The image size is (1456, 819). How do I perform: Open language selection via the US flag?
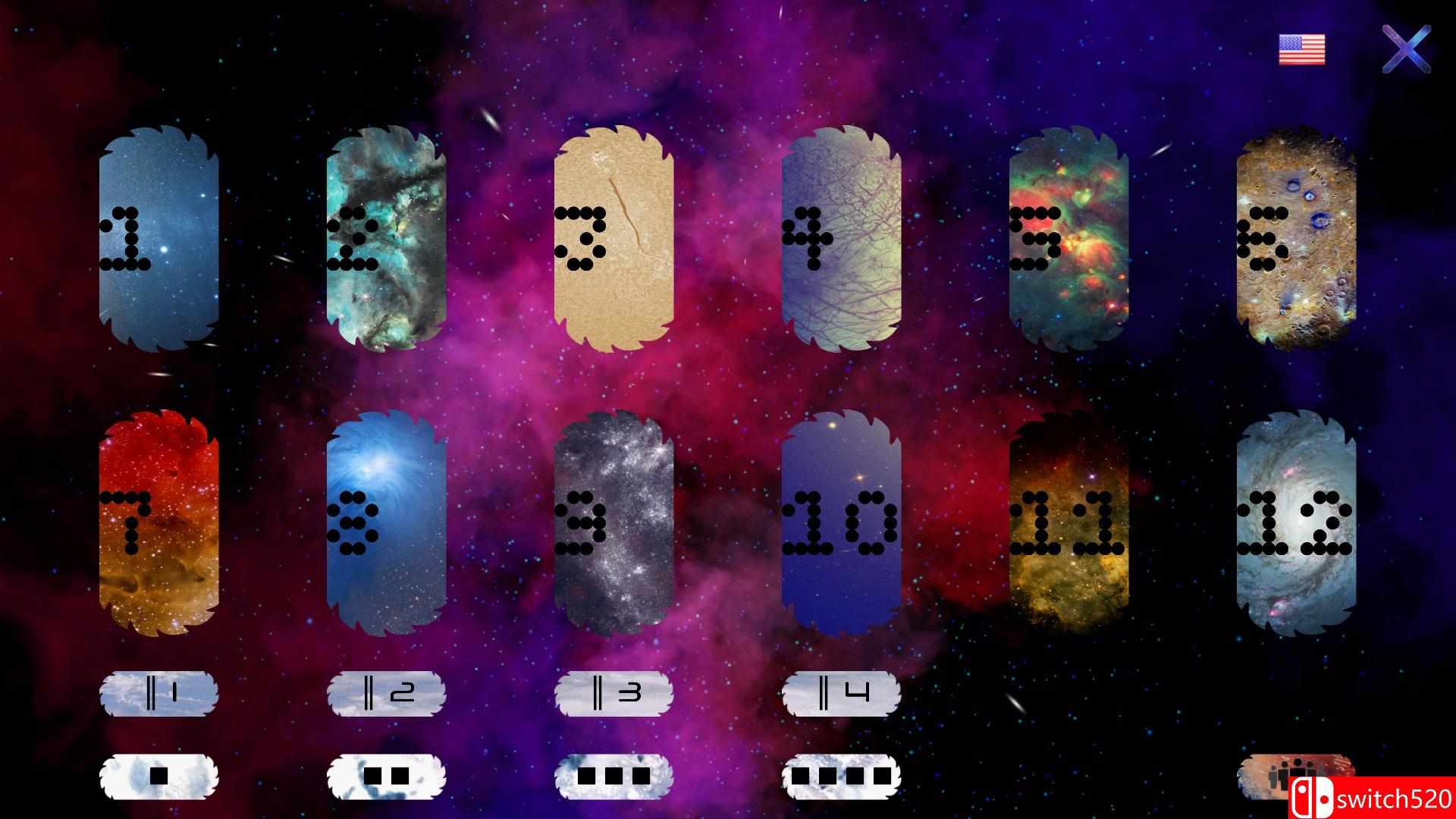pos(1300,51)
